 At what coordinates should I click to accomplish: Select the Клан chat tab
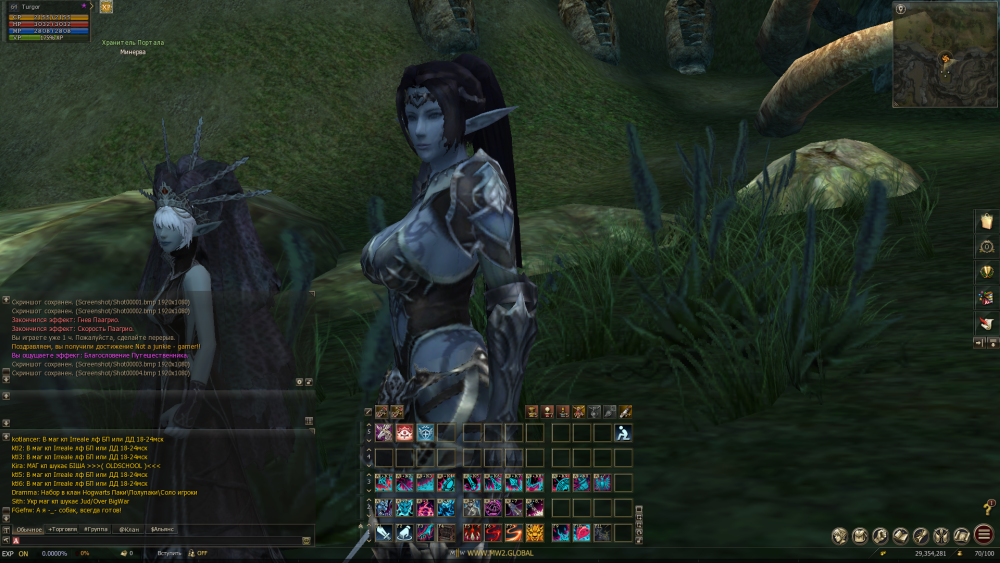click(x=130, y=529)
